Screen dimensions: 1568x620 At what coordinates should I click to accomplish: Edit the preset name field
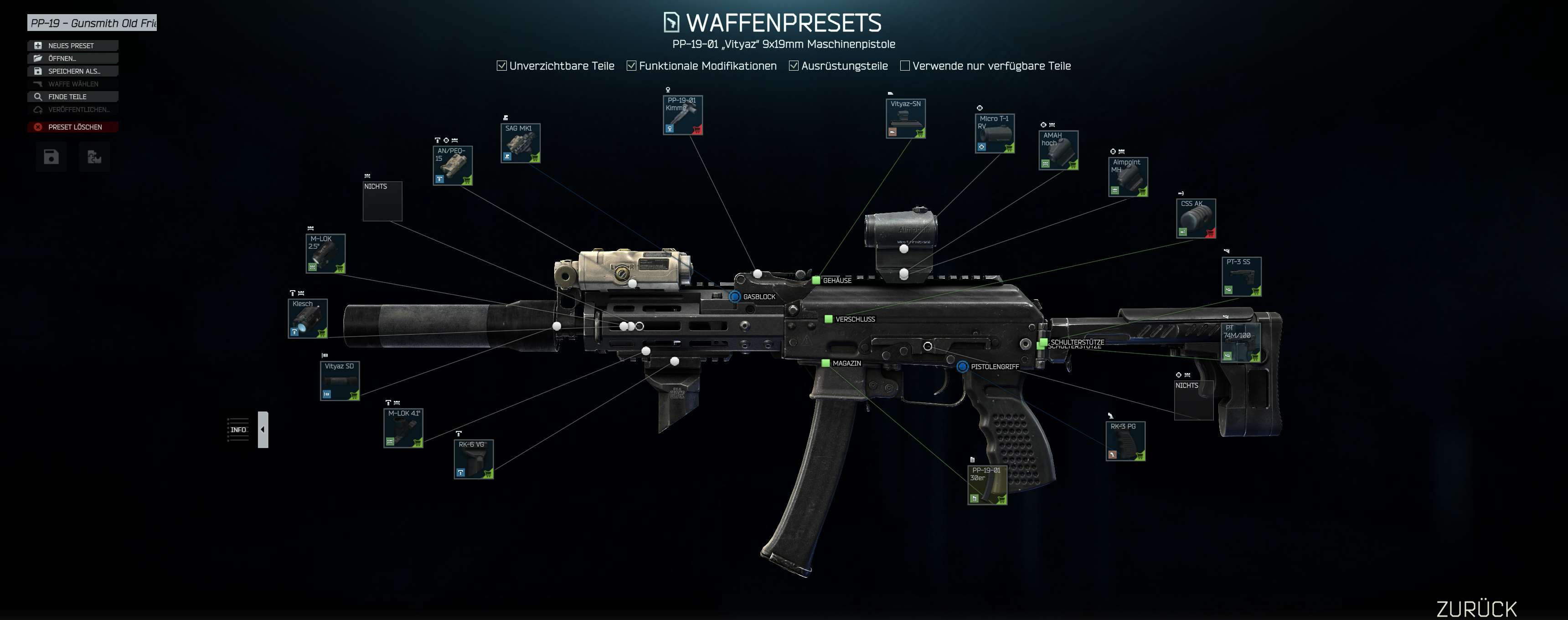92,23
